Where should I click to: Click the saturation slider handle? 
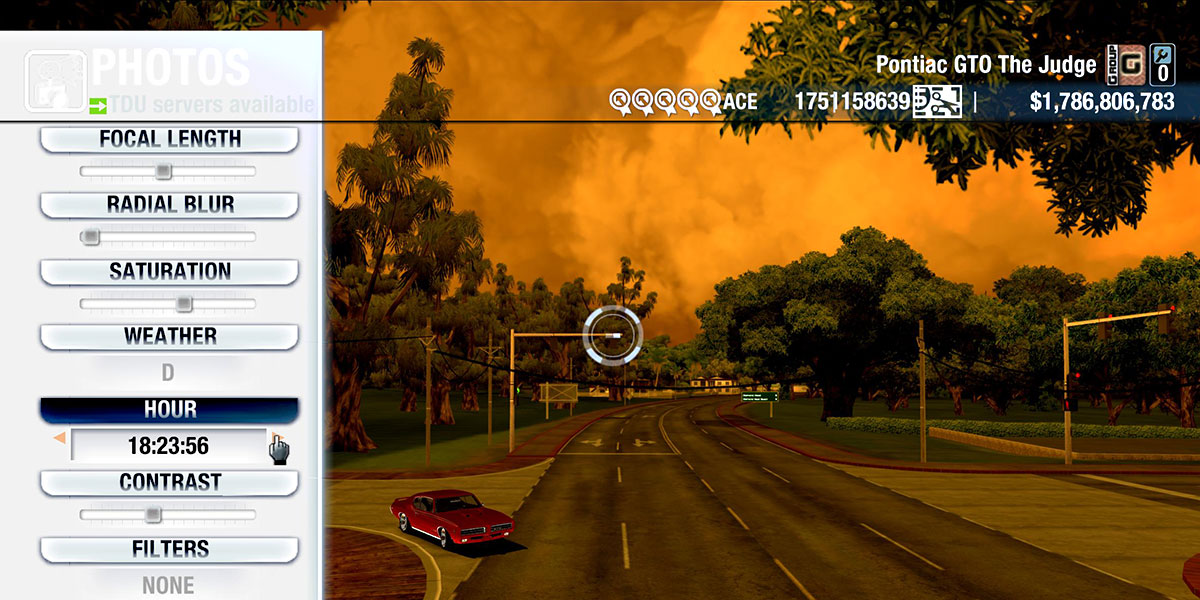point(184,304)
